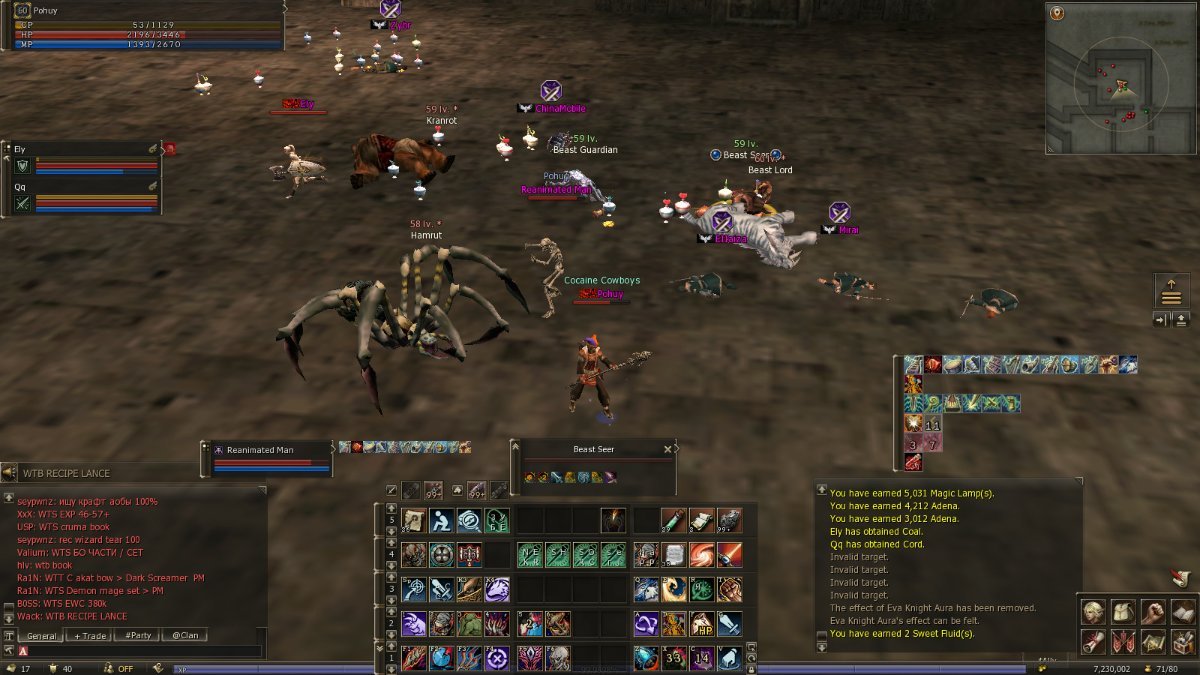
Task: Open the character status elf face icon
Action: 1092,612
